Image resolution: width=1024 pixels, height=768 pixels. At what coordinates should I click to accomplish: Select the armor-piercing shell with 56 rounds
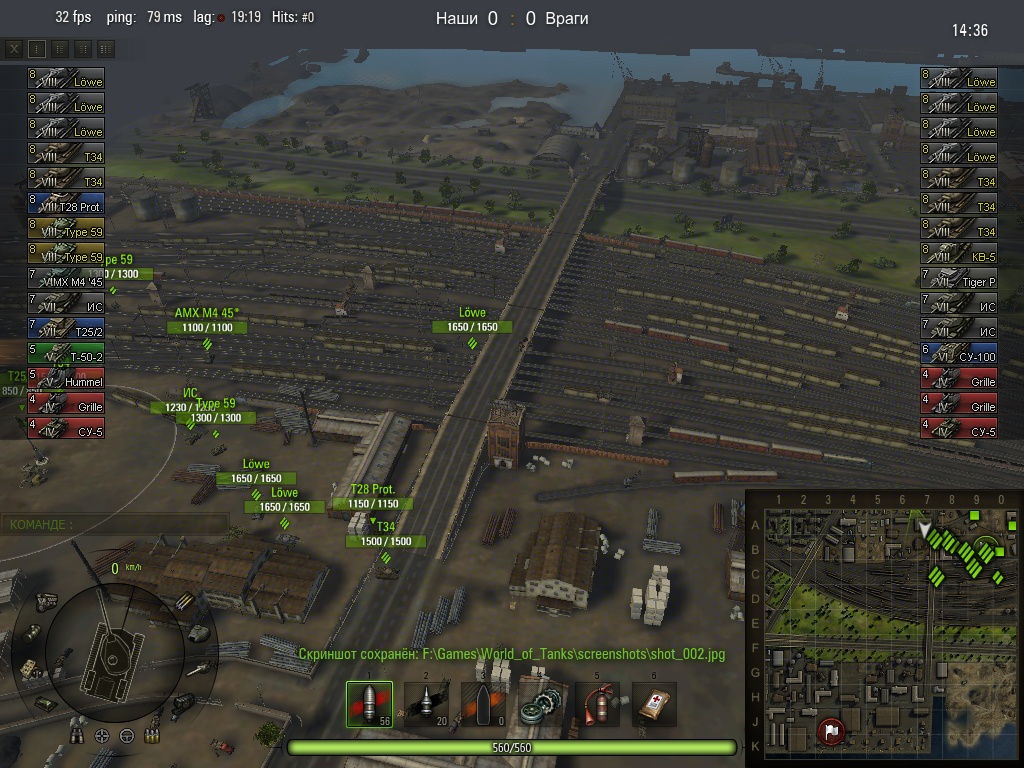[x=369, y=705]
